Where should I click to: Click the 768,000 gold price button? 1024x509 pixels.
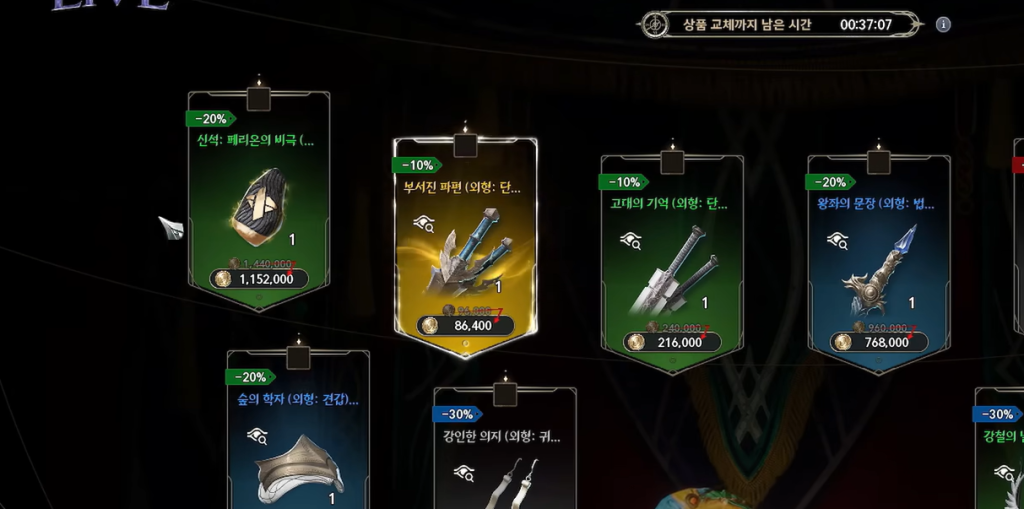[x=879, y=342]
